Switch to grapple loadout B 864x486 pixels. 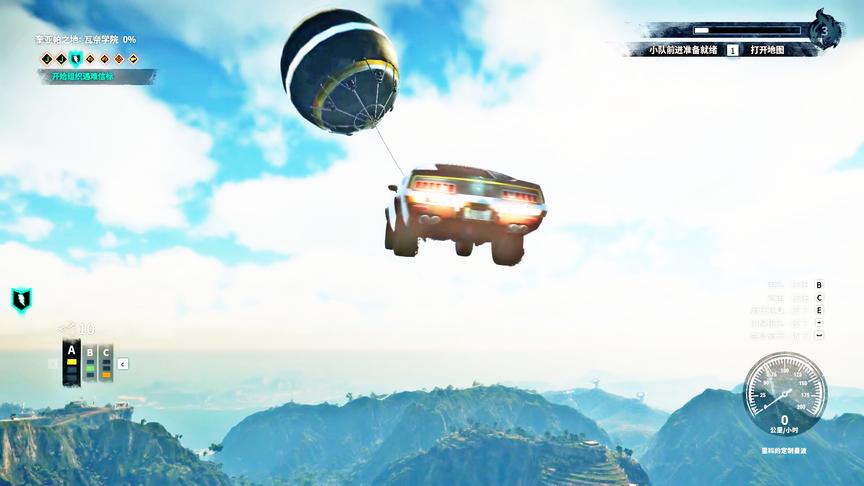(89, 365)
